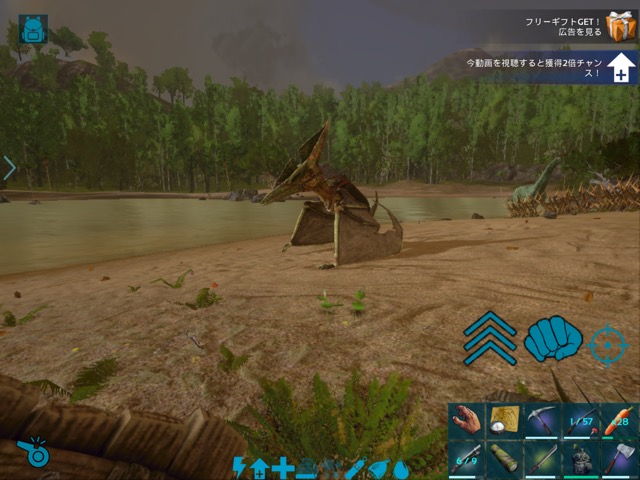Select the bare hand hotbar slot
This screenshot has height=480, width=640.
[x=466, y=421]
